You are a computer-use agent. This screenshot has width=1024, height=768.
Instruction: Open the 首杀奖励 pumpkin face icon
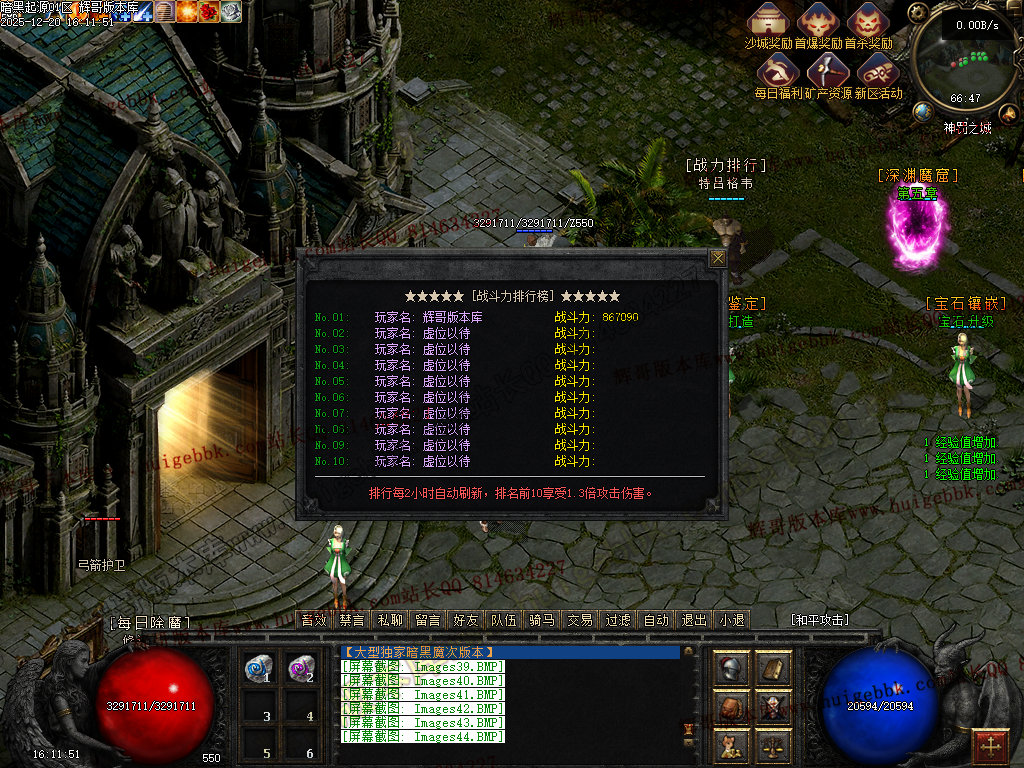point(867,22)
